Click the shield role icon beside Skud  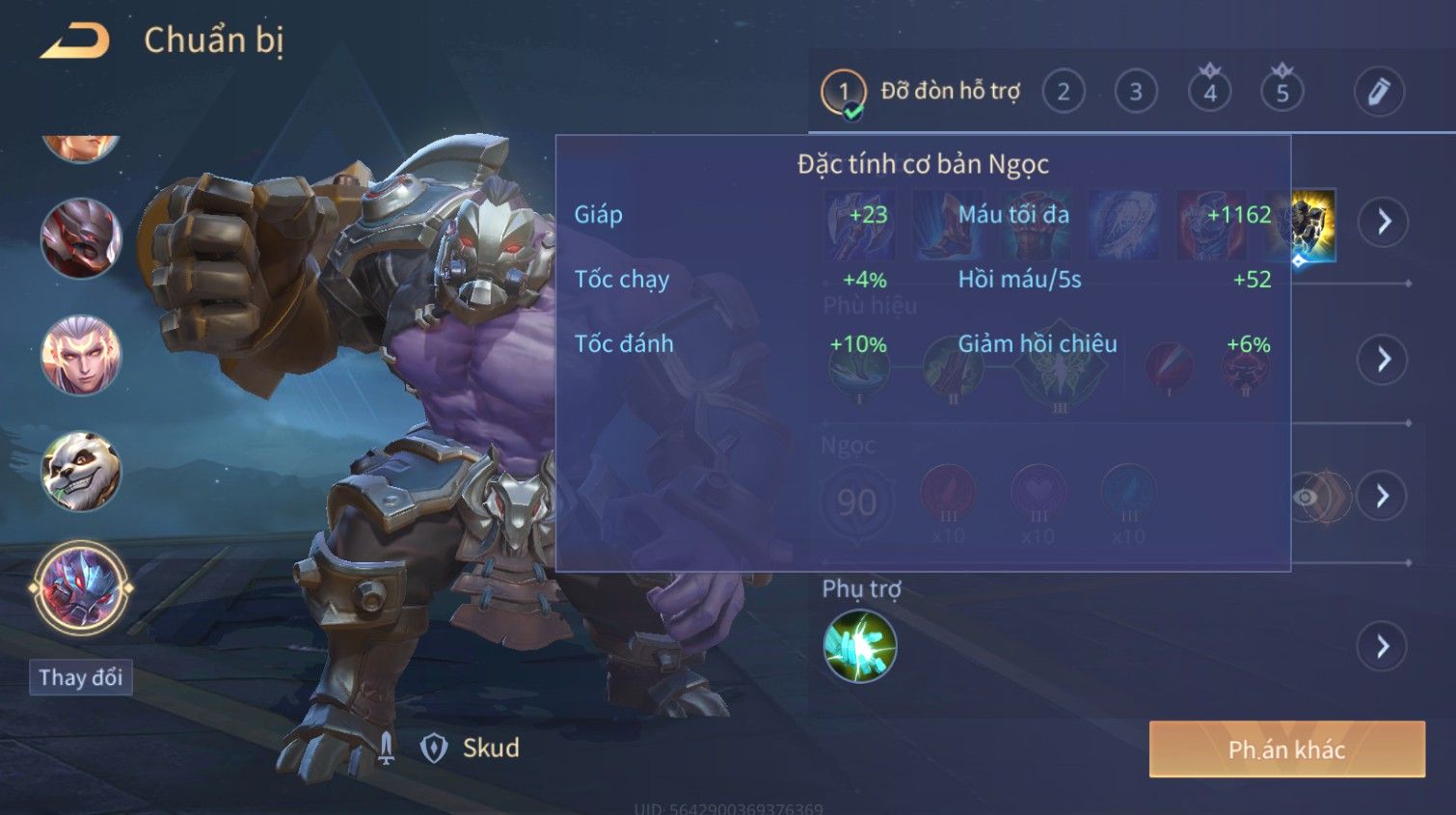(434, 747)
